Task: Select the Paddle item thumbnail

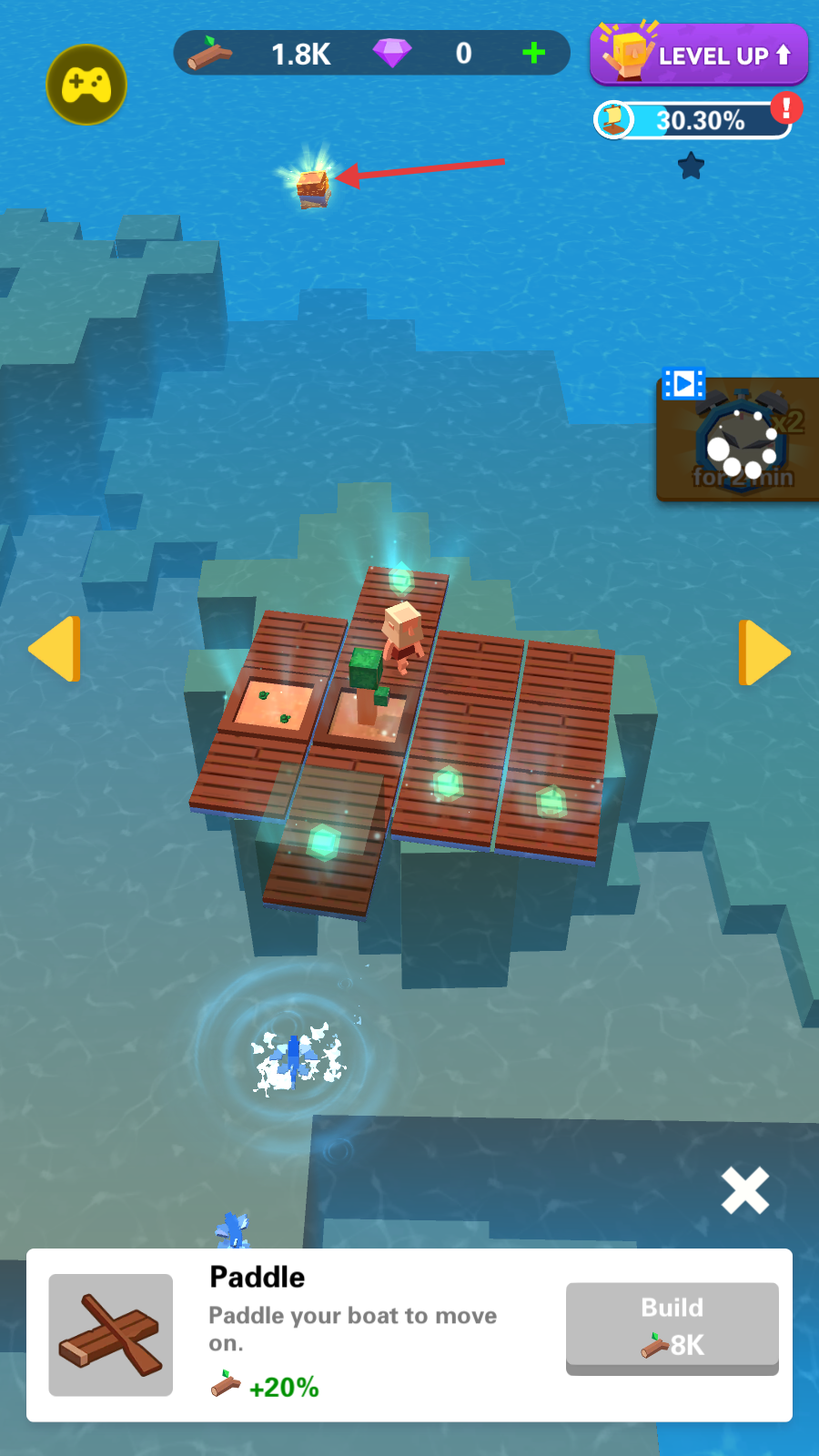Action: pos(111,1334)
